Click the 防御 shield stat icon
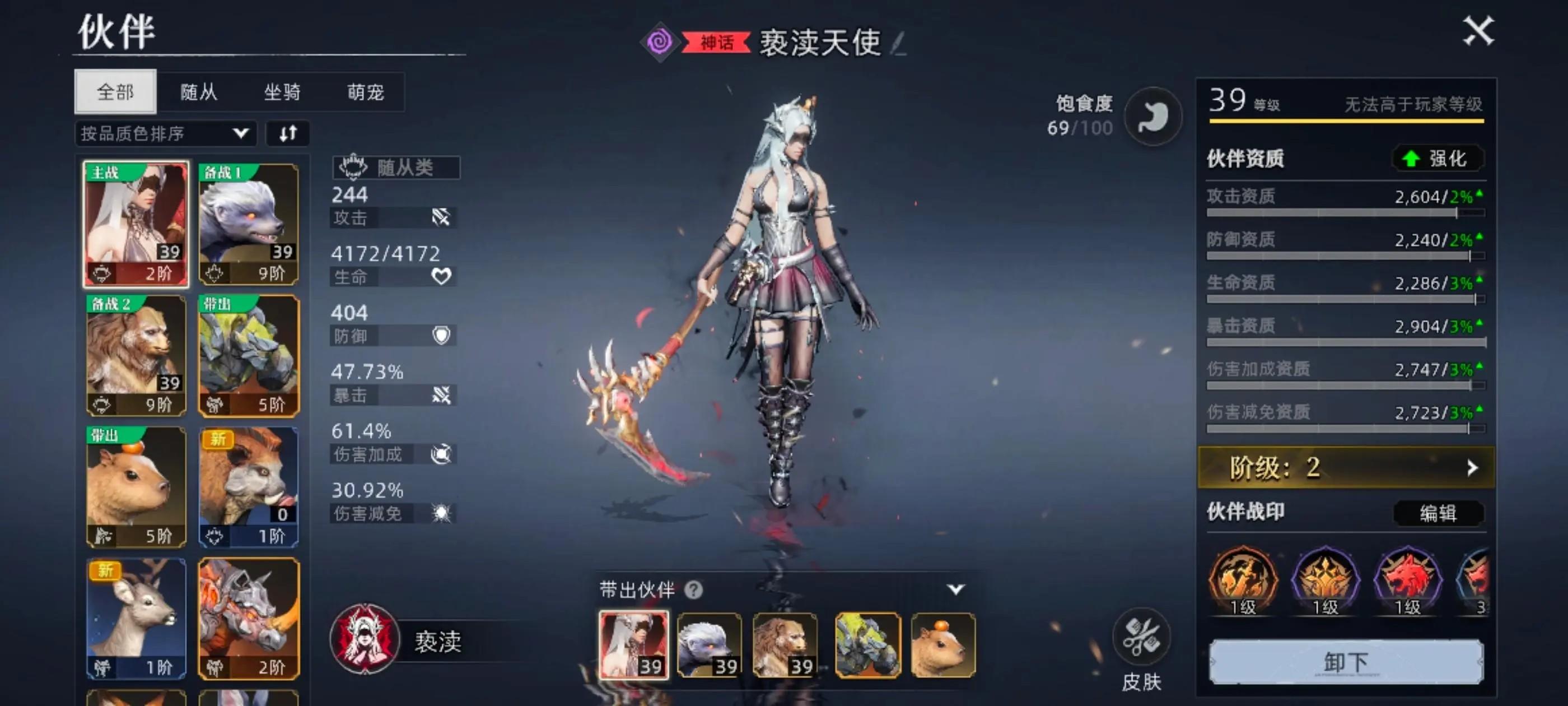Viewport: 1568px width, 706px height. 443,336
